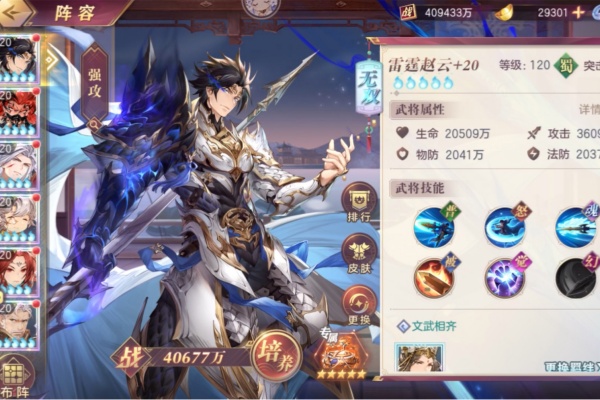Select the first hero portrait with black hair
Screen dimensions: 600x400
click(19, 60)
